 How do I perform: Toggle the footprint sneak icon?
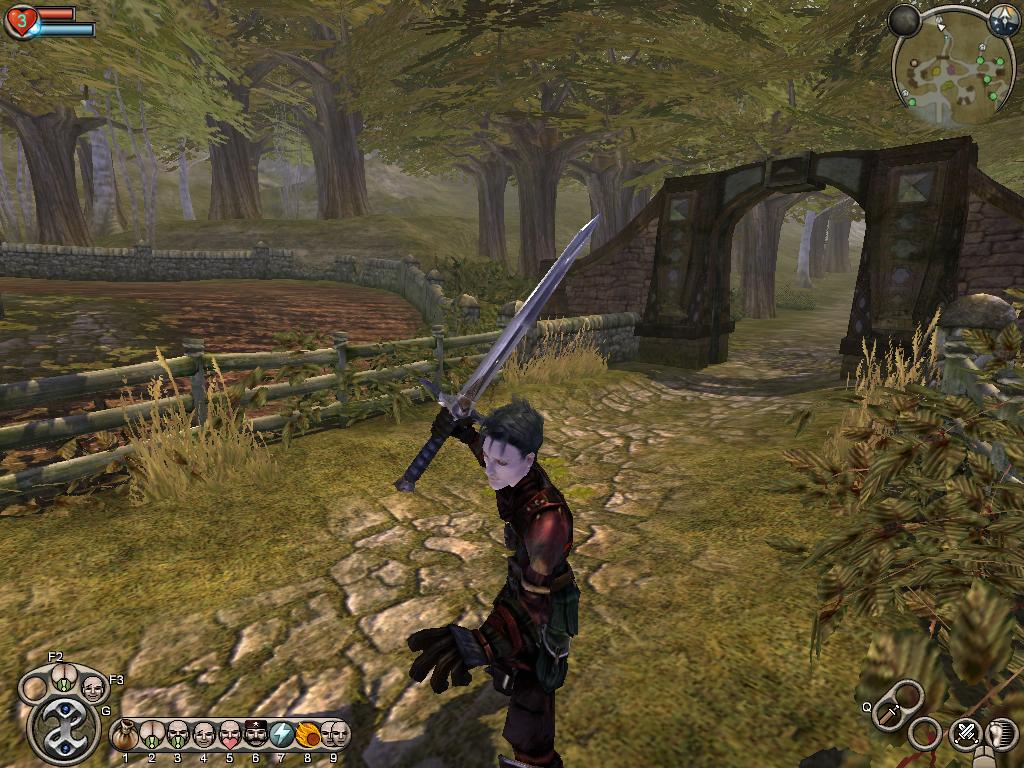1003,734
